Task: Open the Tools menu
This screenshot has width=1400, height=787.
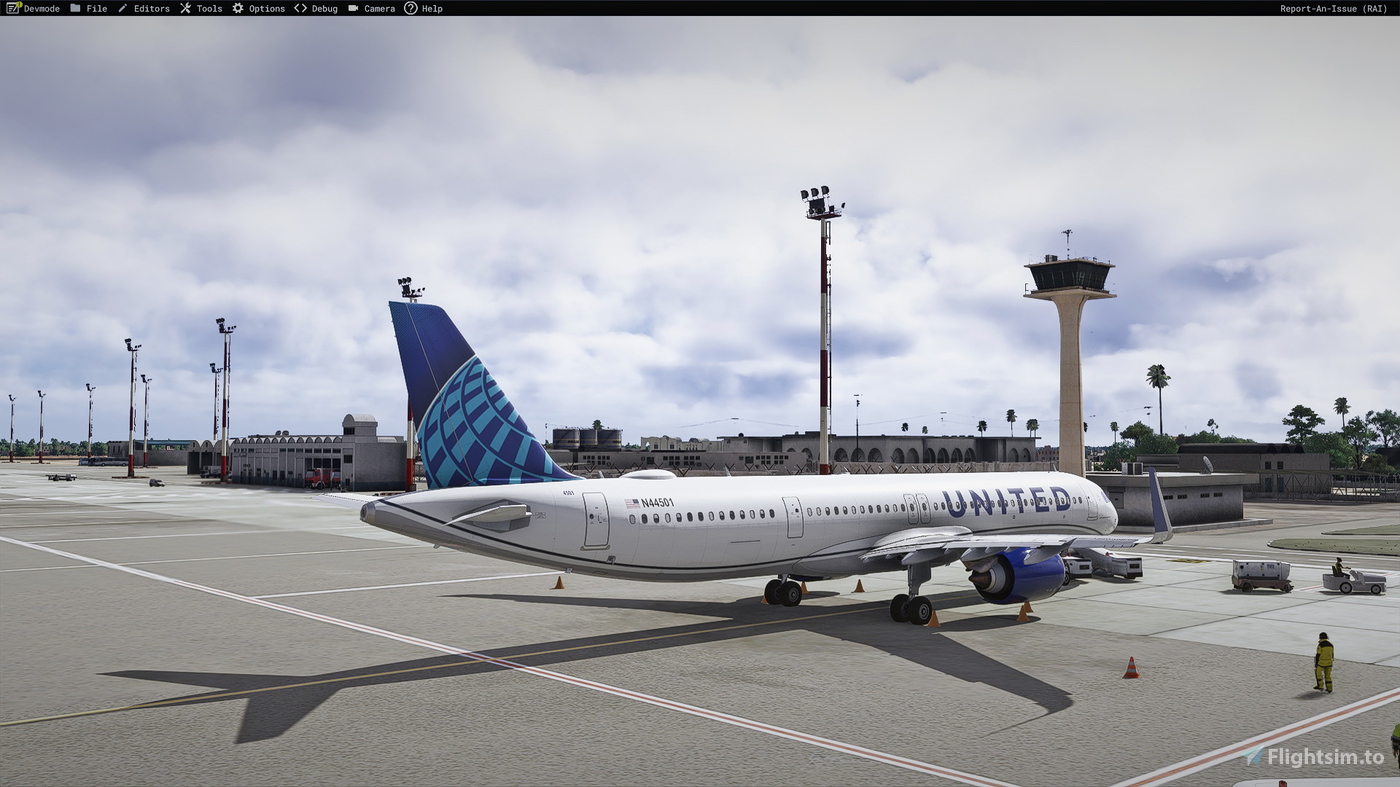Action: [x=208, y=8]
